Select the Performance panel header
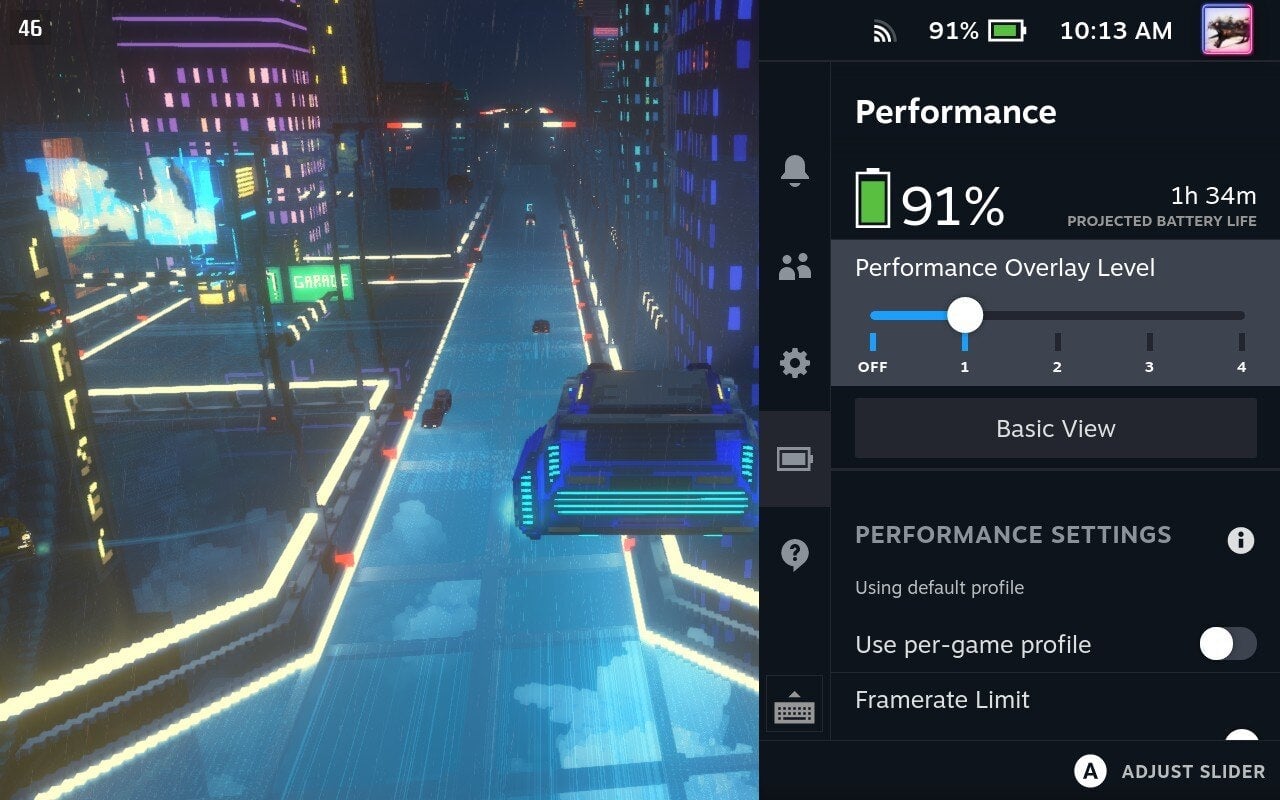 [x=955, y=112]
